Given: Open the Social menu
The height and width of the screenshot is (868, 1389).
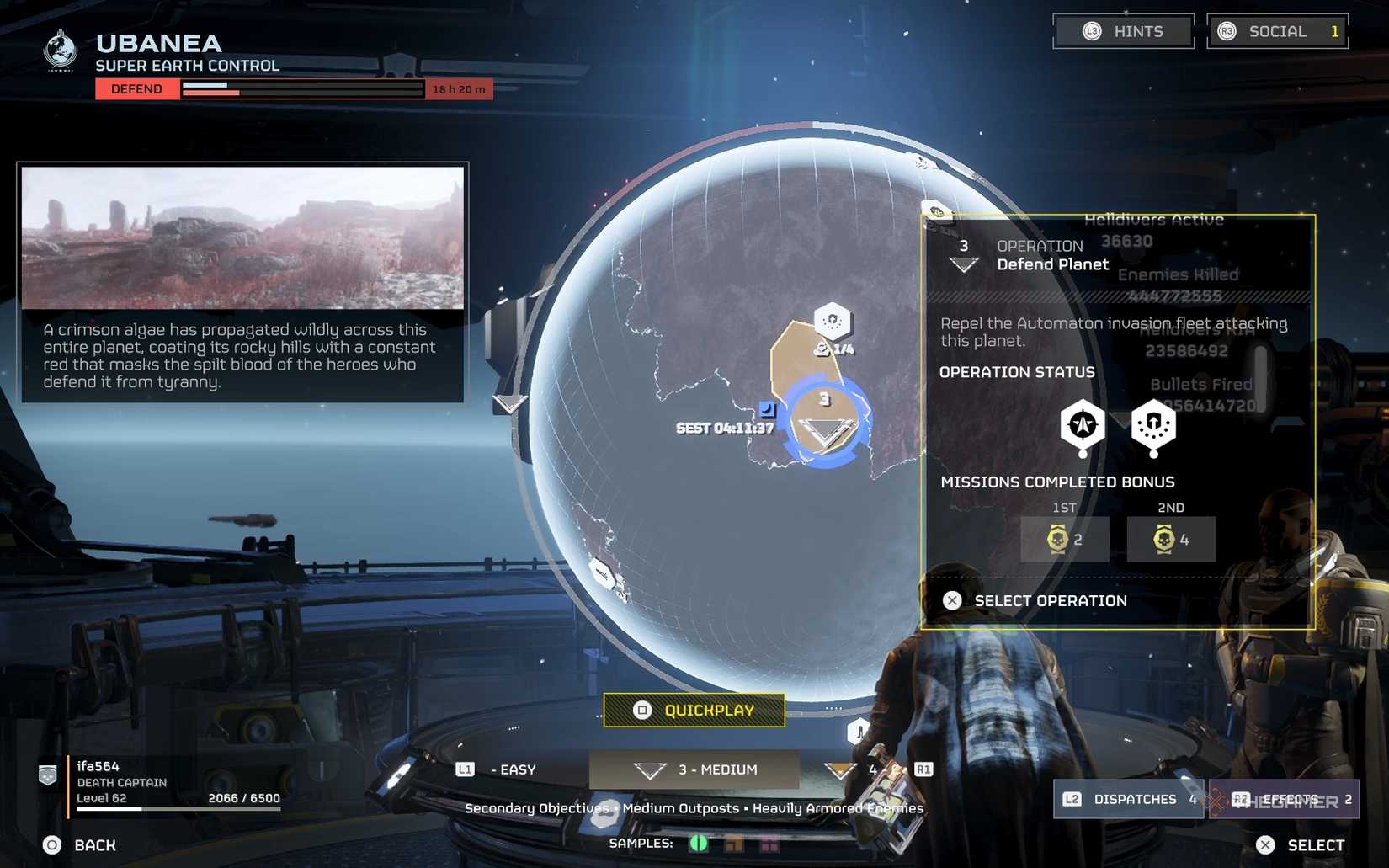Looking at the screenshot, I should [x=1277, y=32].
